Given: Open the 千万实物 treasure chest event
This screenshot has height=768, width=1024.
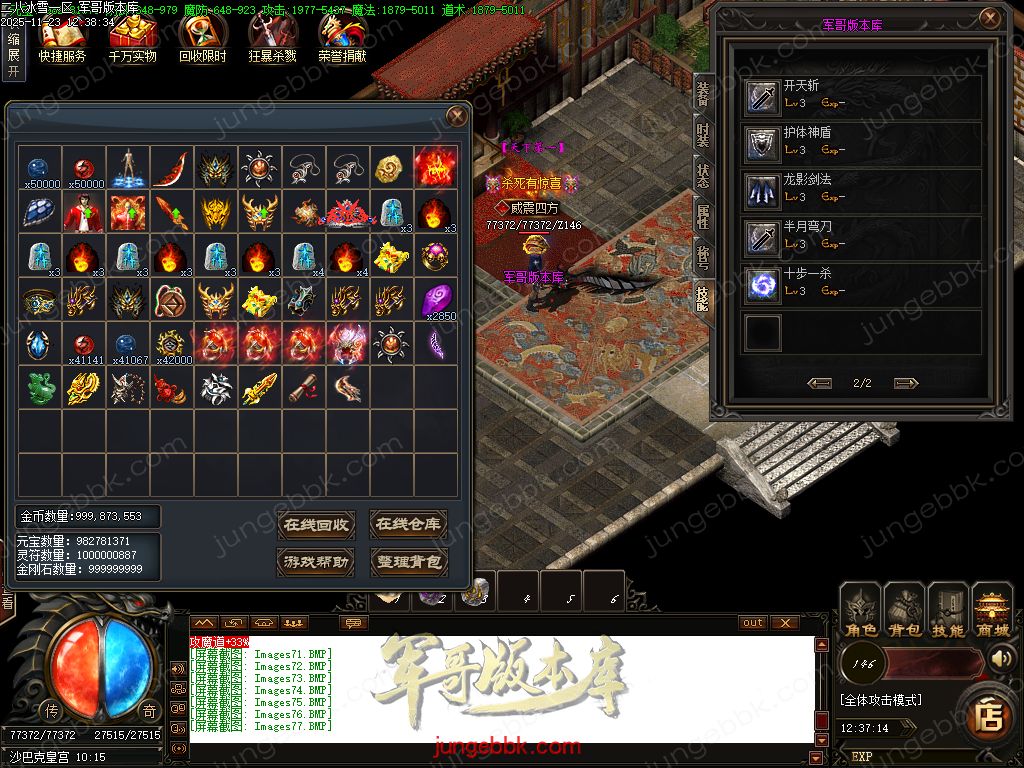Looking at the screenshot, I should tap(132, 38).
